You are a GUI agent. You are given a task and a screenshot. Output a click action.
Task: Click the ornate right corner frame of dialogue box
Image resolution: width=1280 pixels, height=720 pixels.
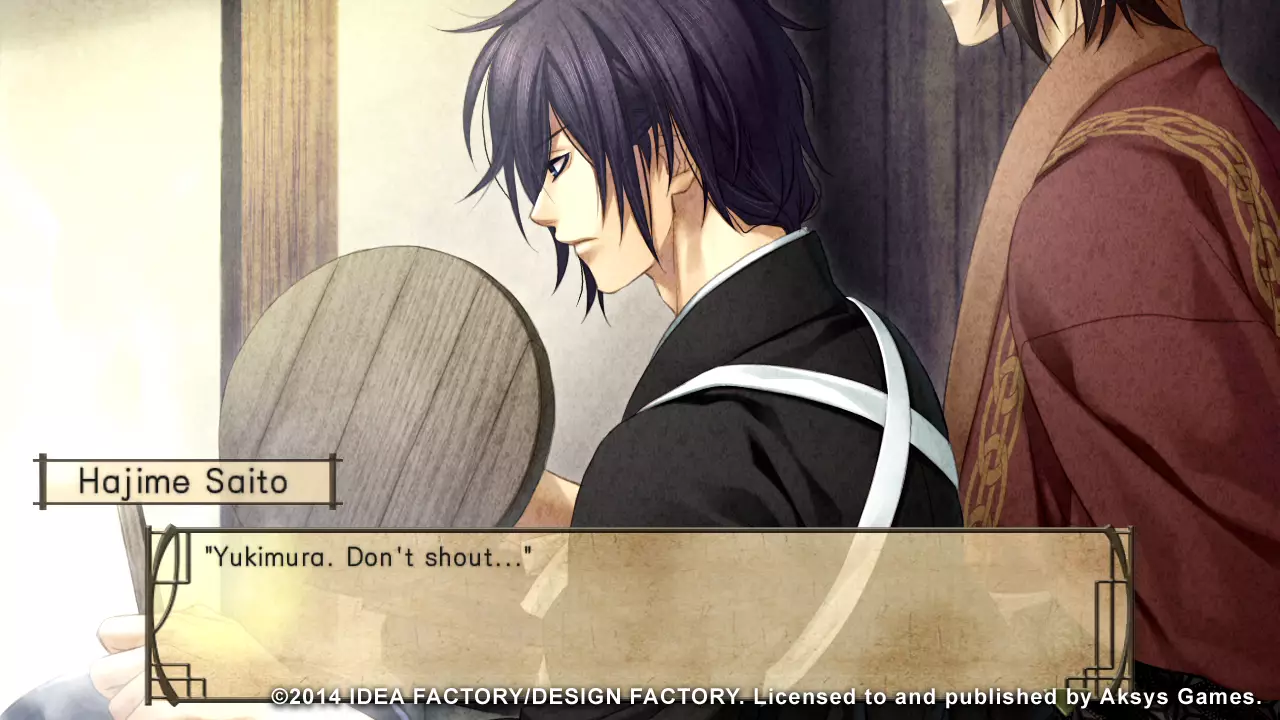1110,600
